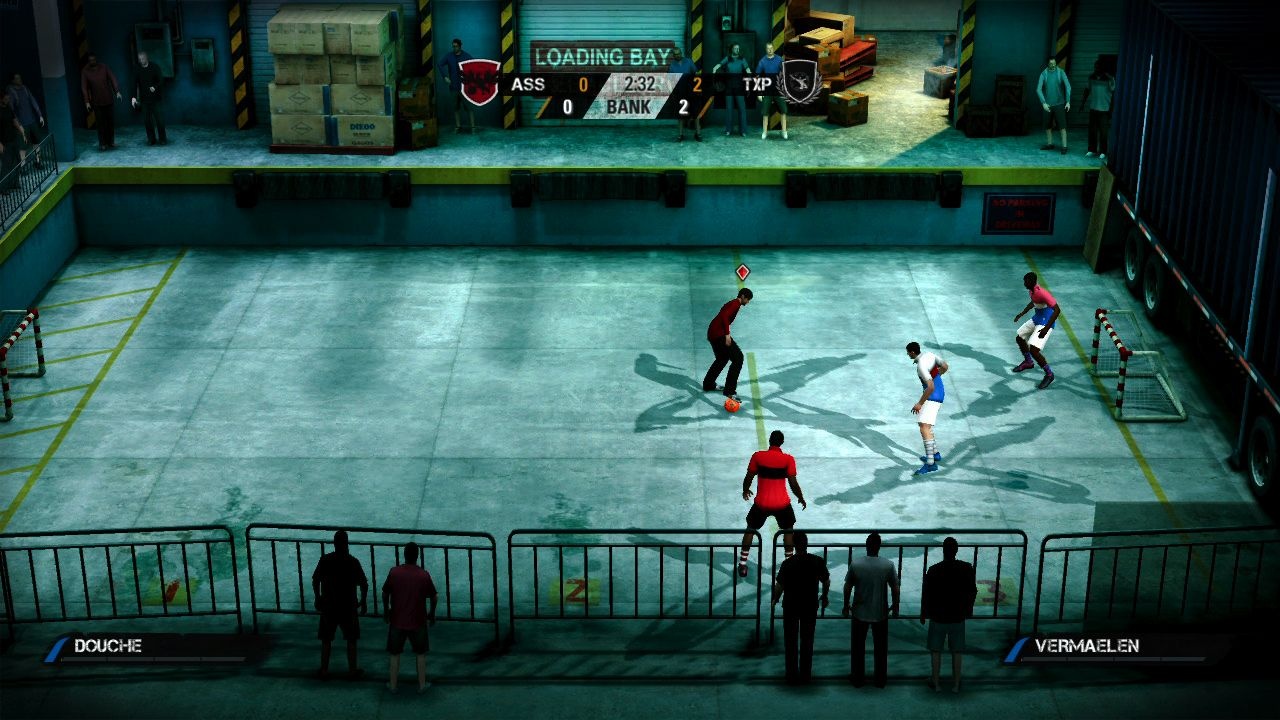Click the NO PARKING sign on the wall

pos(1021,213)
